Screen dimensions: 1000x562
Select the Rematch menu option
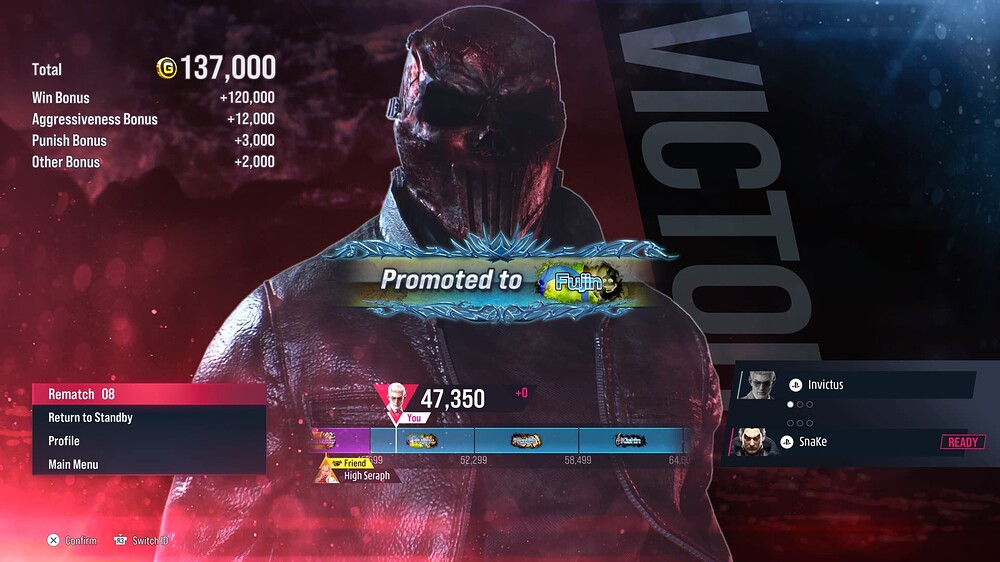pyautogui.click(x=148, y=394)
